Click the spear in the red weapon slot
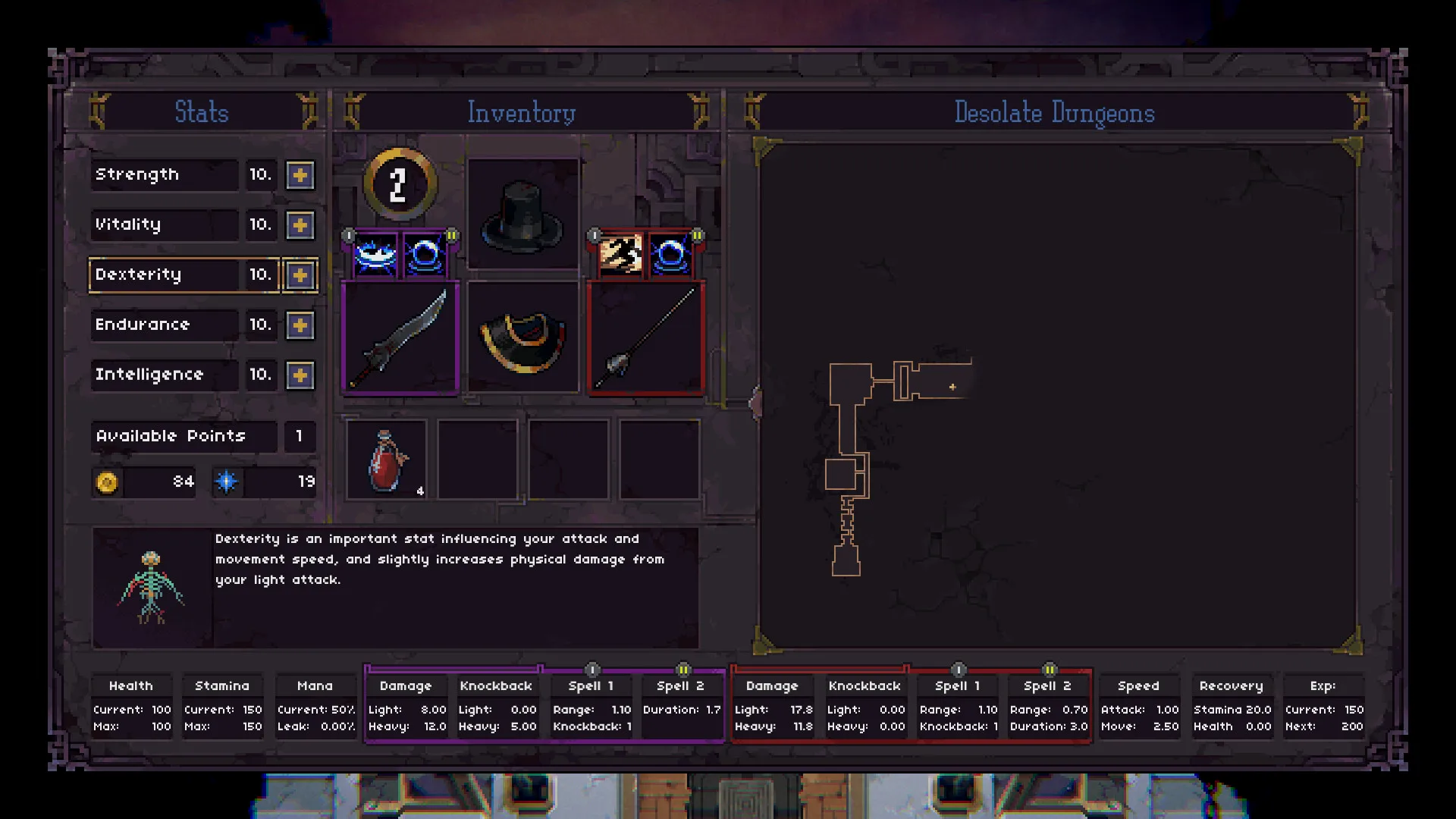This screenshot has width=1456, height=819. coord(645,337)
